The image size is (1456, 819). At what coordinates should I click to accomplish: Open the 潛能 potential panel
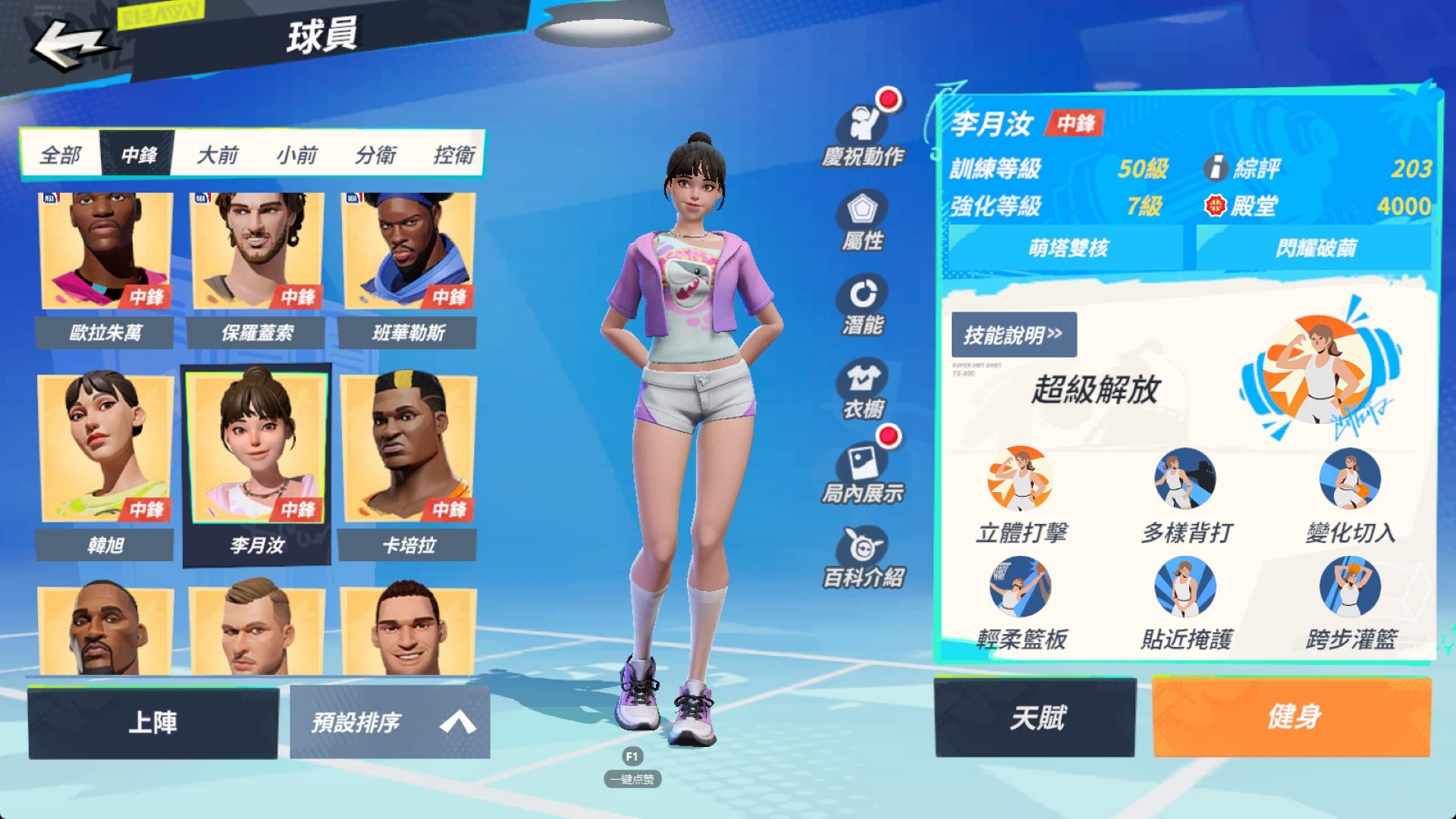[x=861, y=303]
